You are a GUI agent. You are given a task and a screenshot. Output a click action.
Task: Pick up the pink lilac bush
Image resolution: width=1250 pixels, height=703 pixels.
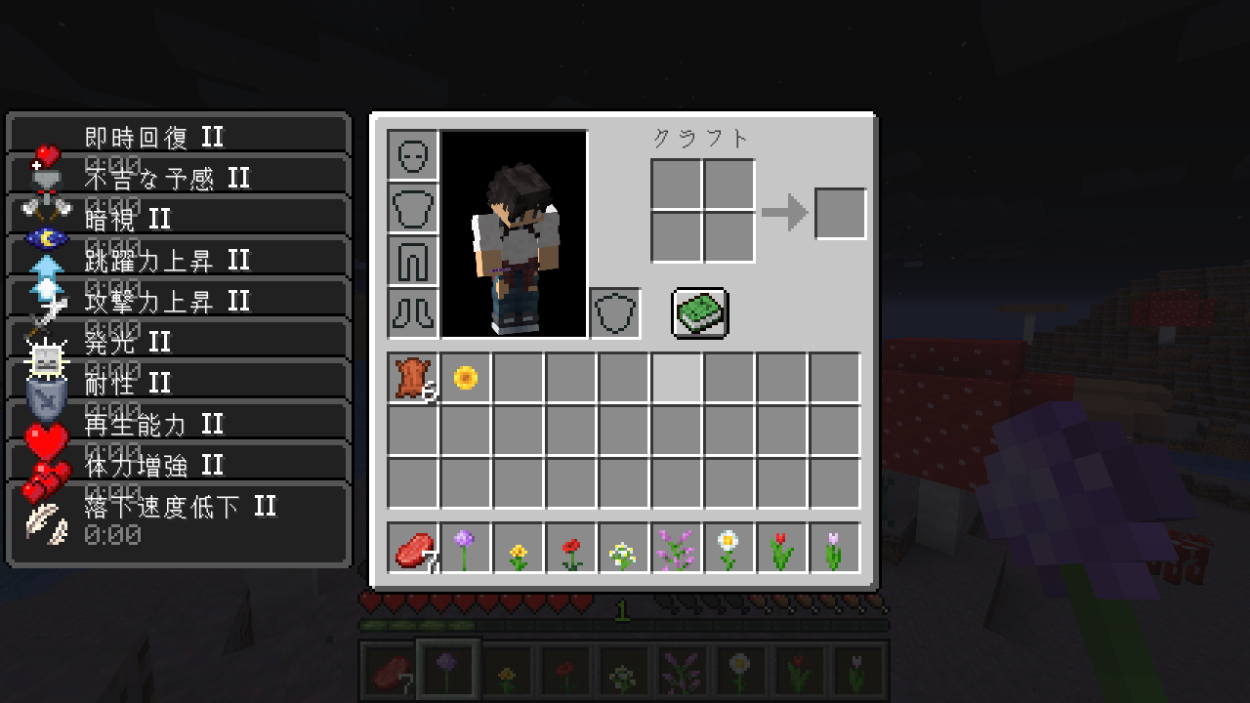pos(676,548)
